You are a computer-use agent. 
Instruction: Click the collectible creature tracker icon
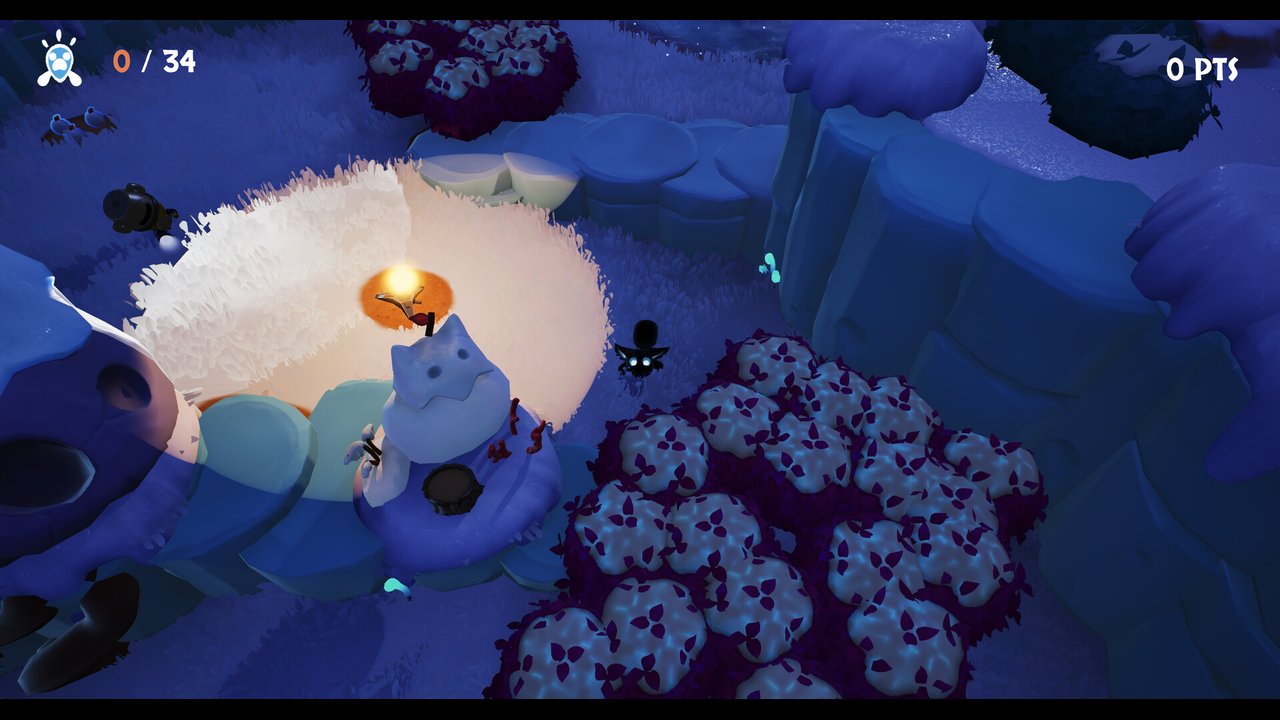click(x=60, y=59)
